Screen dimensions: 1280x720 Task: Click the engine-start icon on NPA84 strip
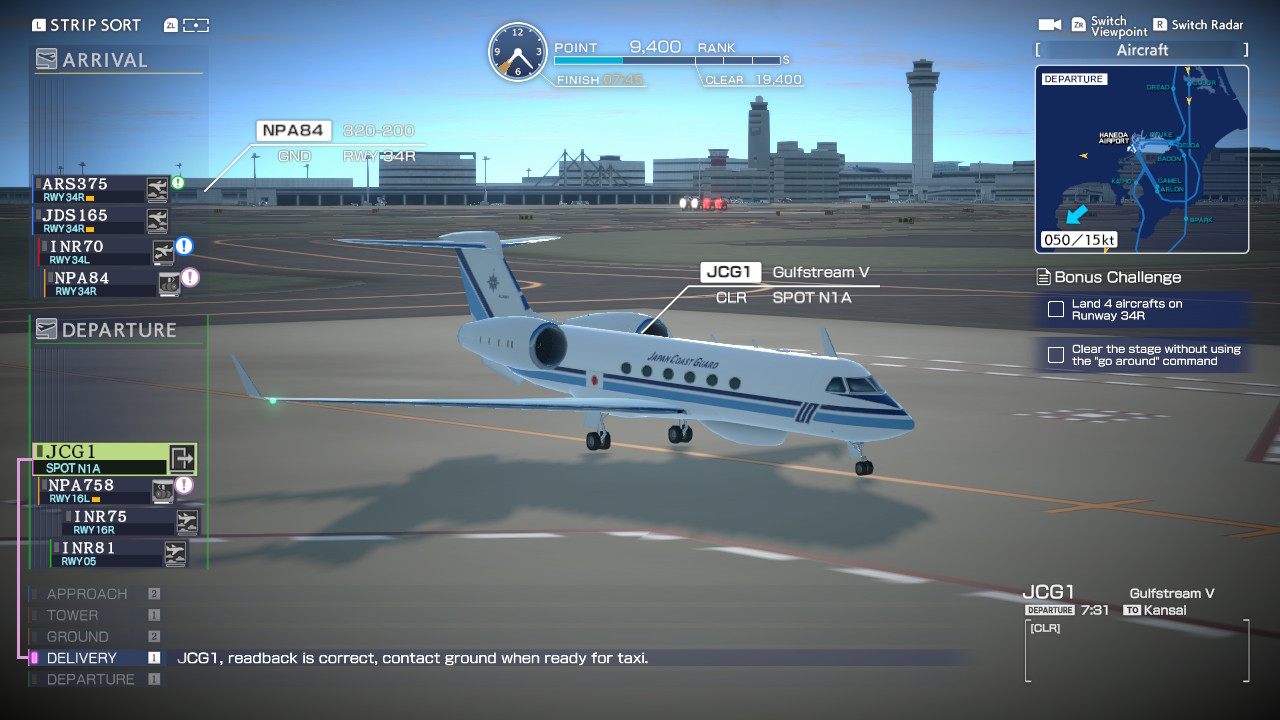click(x=168, y=283)
